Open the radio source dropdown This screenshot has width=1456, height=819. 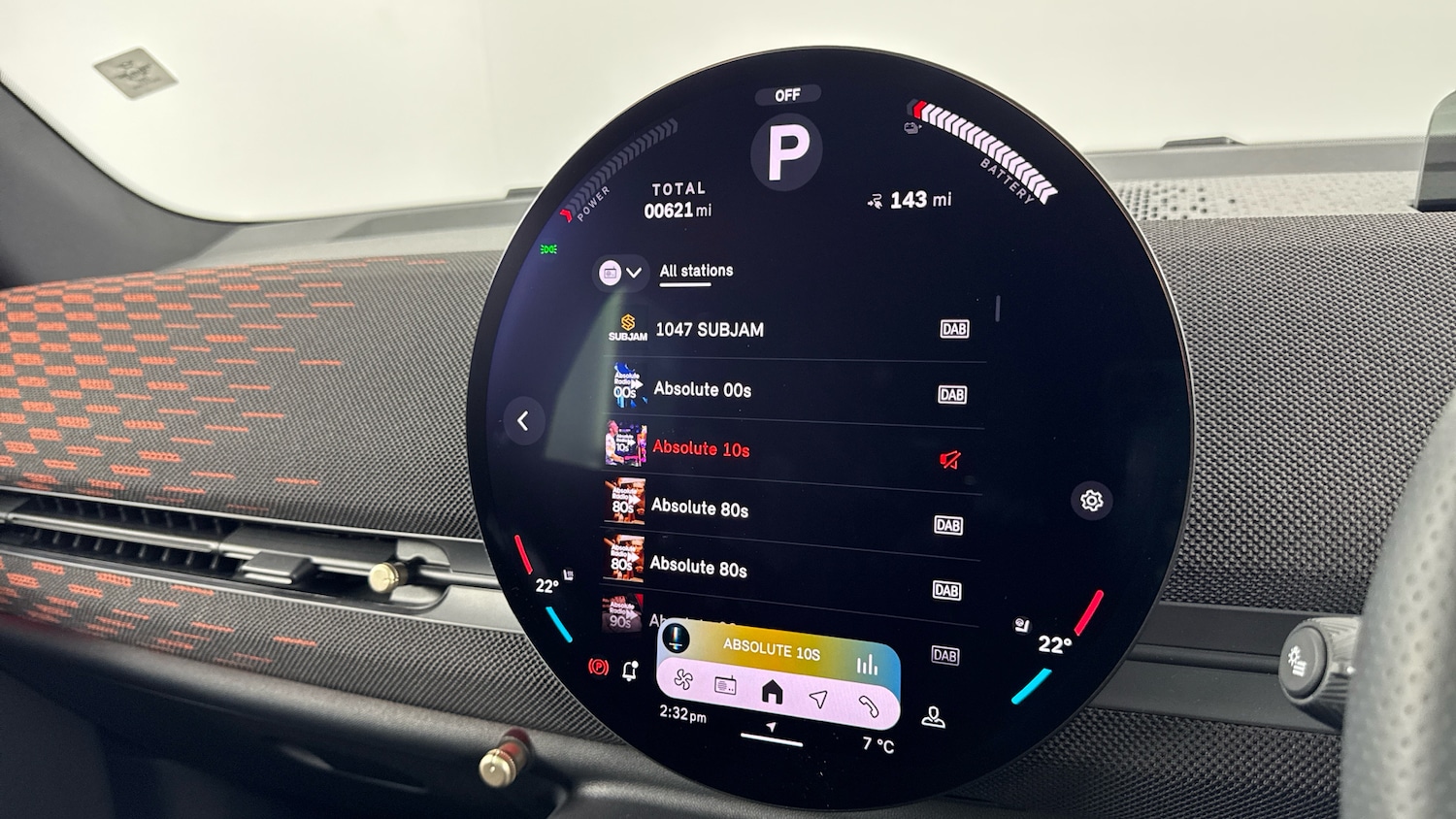coord(620,273)
